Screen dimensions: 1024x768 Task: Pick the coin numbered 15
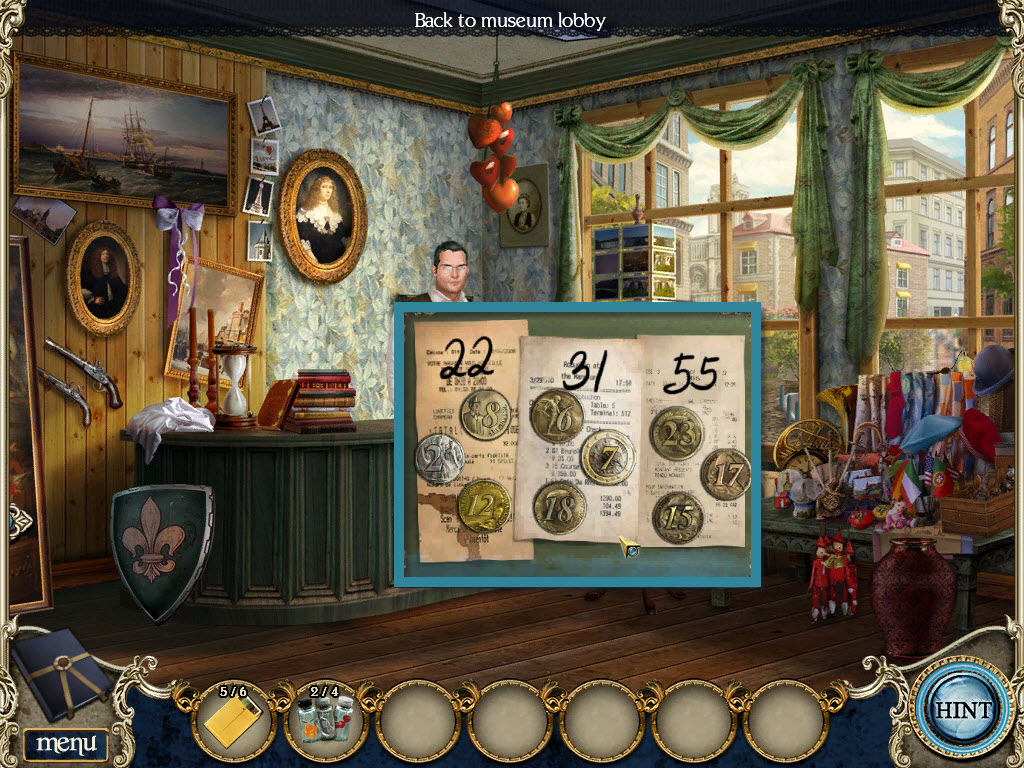(678, 517)
